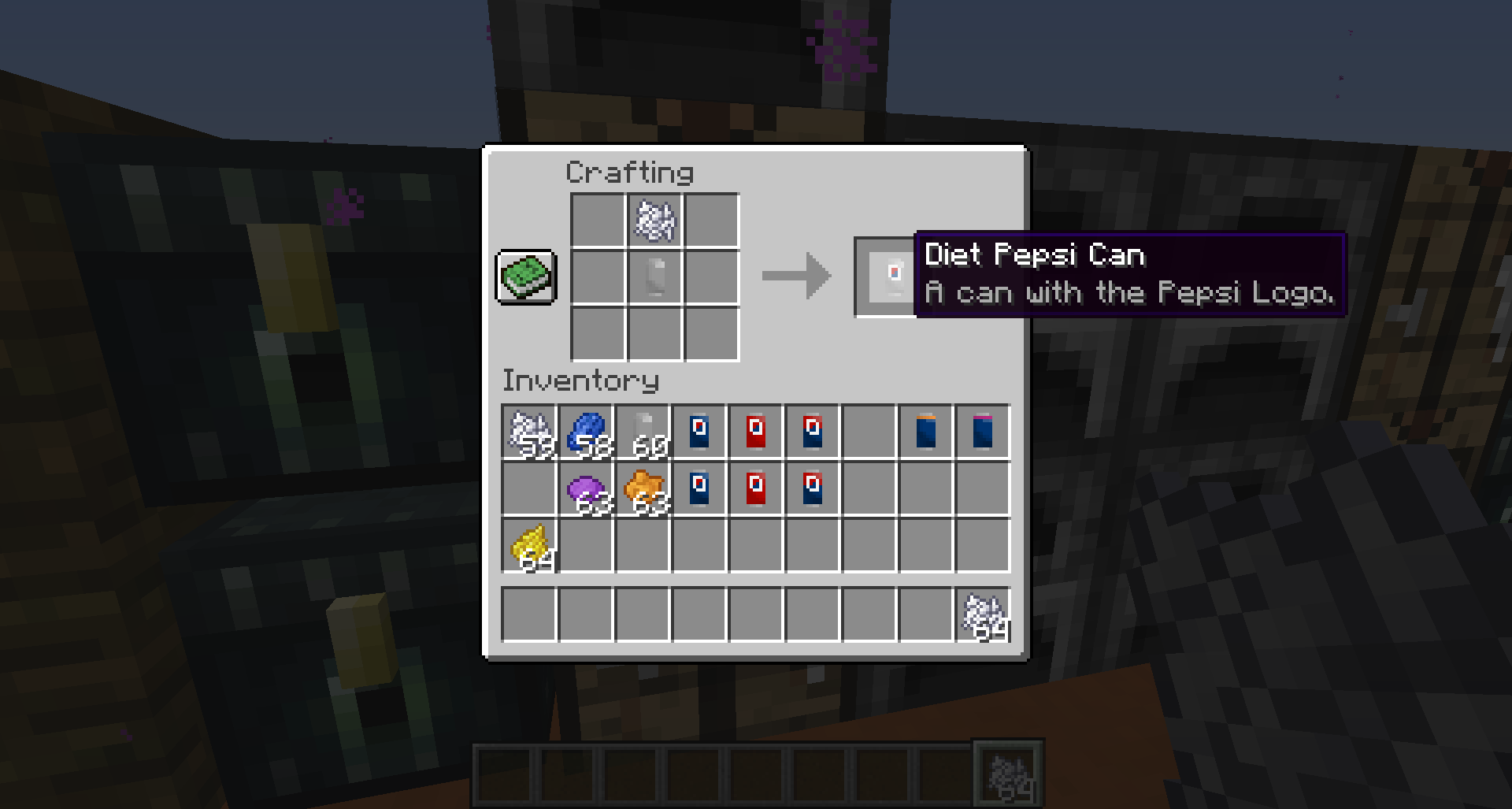Pick up the empty can stack of 60

click(644, 432)
